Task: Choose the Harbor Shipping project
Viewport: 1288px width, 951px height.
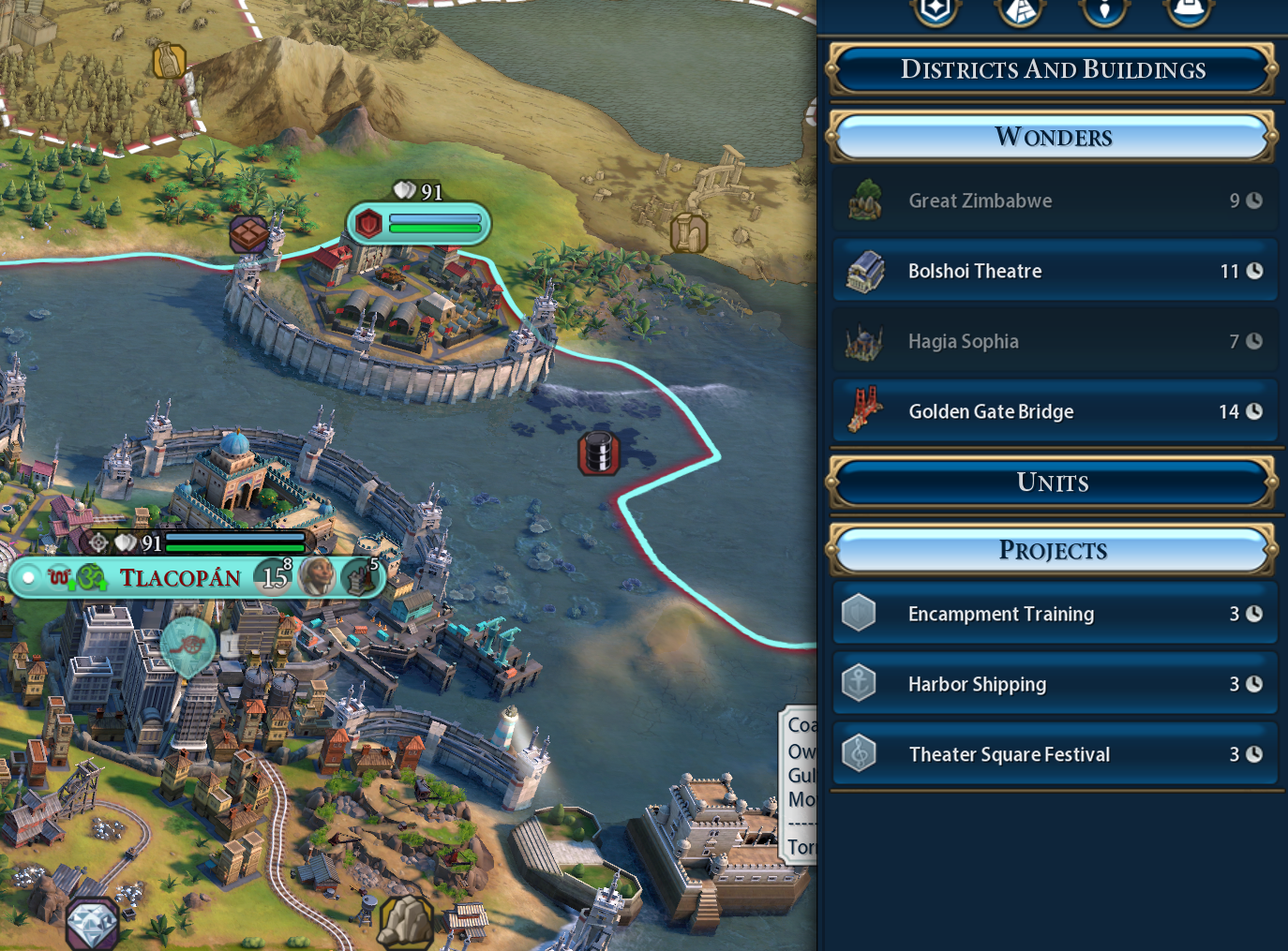Action: click(x=1055, y=684)
